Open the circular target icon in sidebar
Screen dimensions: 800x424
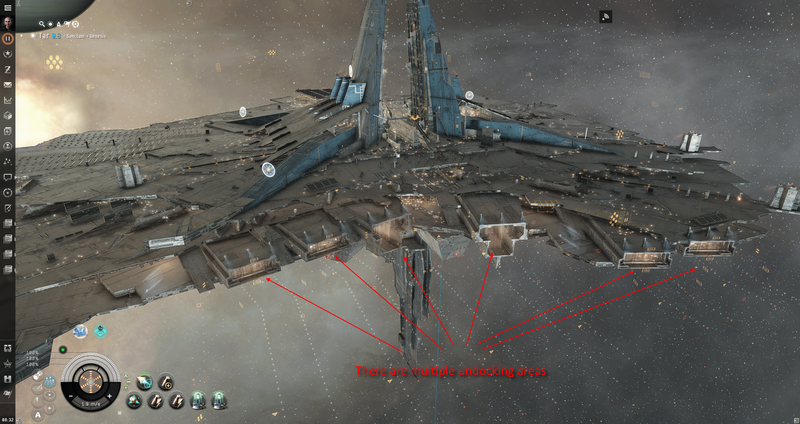(x=7, y=191)
